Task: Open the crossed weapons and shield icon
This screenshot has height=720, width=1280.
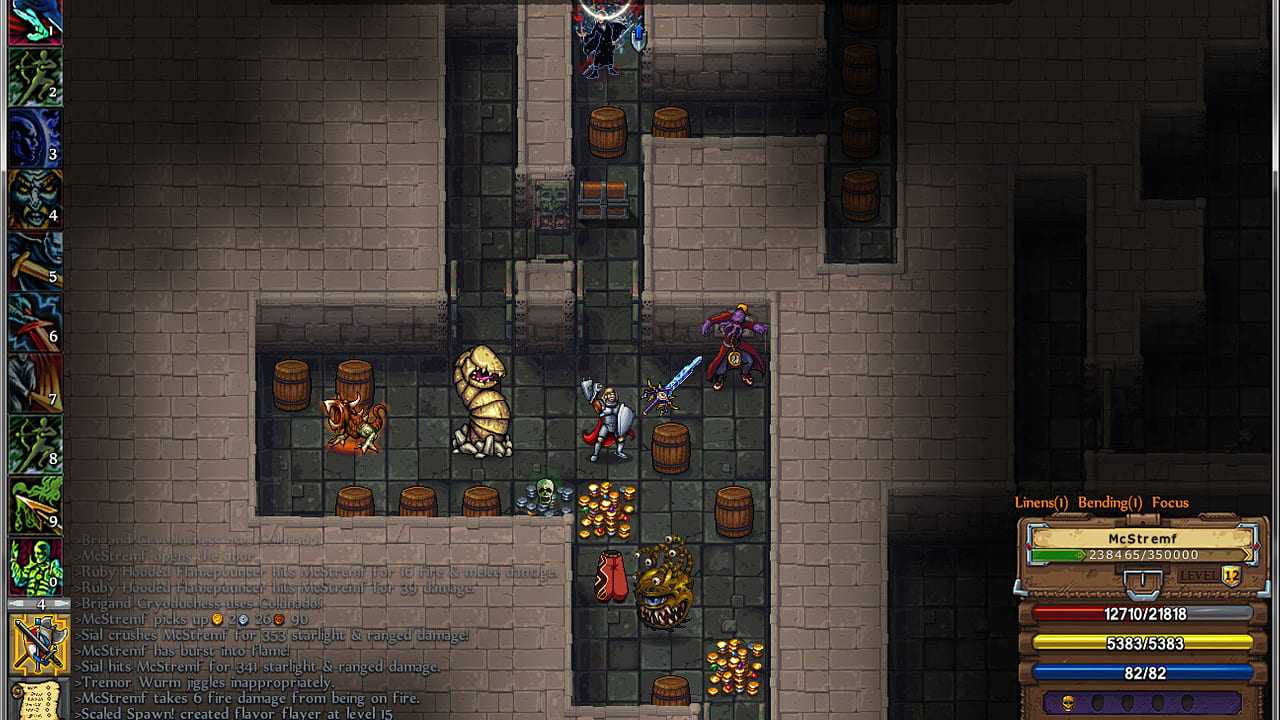Action: point(39,644)
